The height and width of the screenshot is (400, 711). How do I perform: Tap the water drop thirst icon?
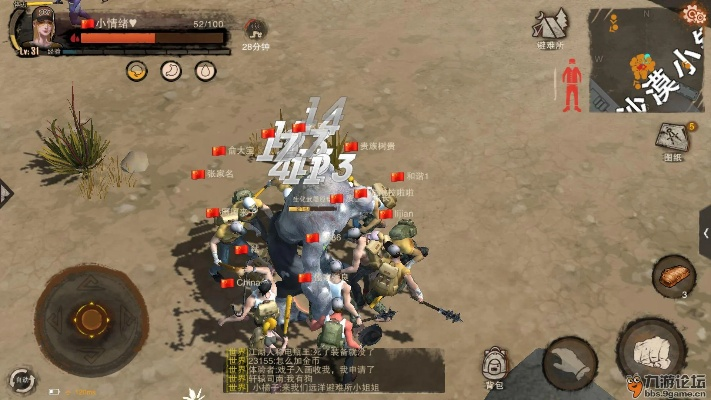[x=205, y=71]
